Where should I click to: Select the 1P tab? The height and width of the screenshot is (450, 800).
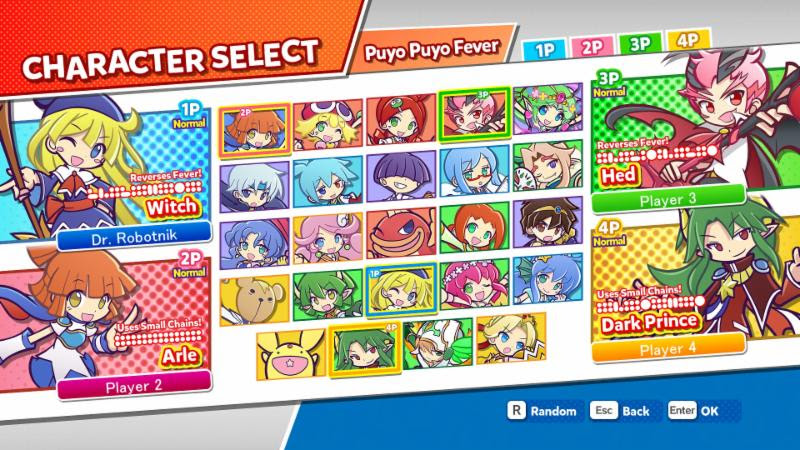[x=543, y=47]
